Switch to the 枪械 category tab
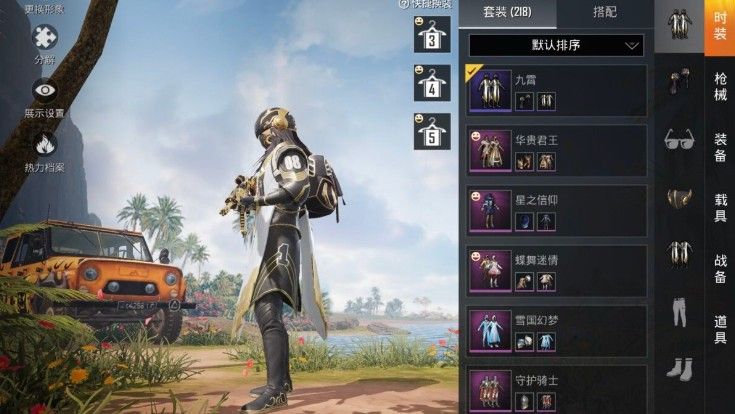 tap(720, 89)
